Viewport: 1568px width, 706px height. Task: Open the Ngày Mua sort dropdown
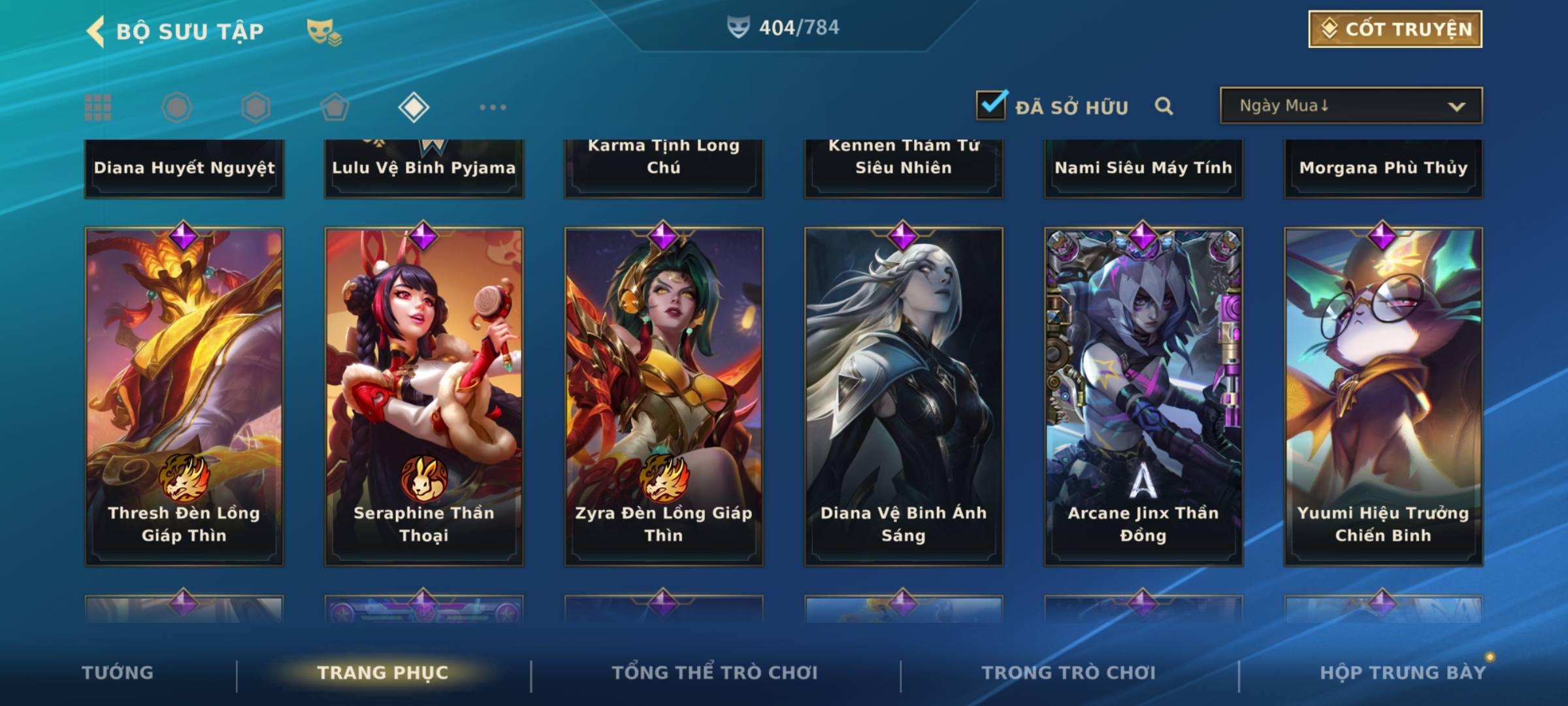point(1350,106)
